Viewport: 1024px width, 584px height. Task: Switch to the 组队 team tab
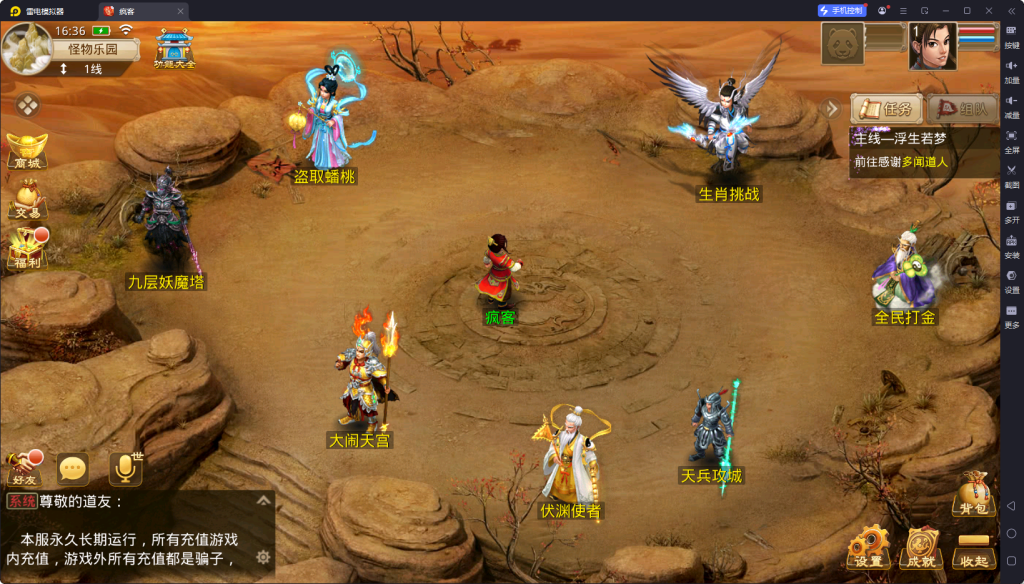coord(962,109)
